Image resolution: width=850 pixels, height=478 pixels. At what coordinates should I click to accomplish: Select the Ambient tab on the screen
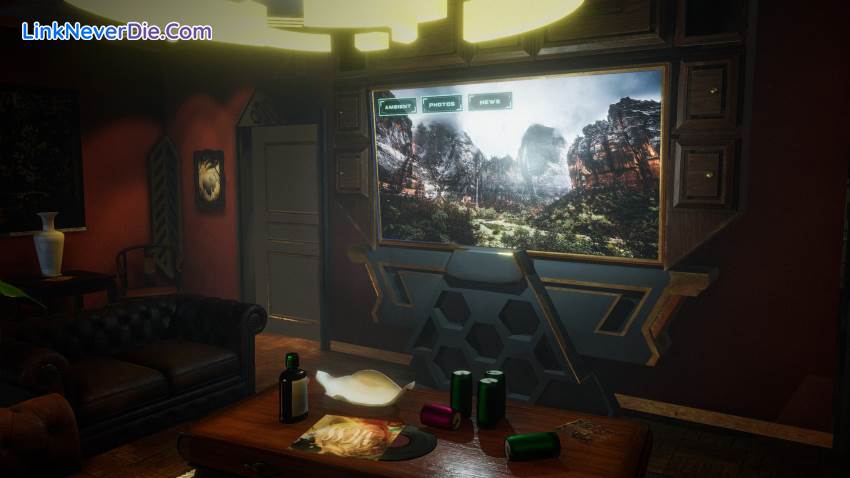[x=397, y=105]
